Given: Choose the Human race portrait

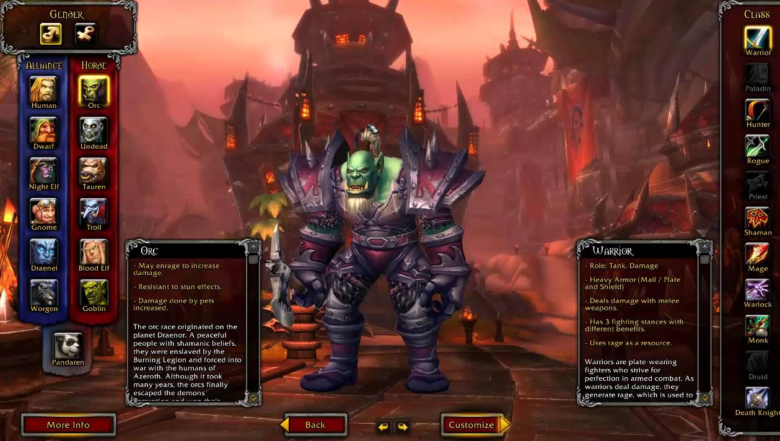Looking at the screenshot, I should click(43, 90).
